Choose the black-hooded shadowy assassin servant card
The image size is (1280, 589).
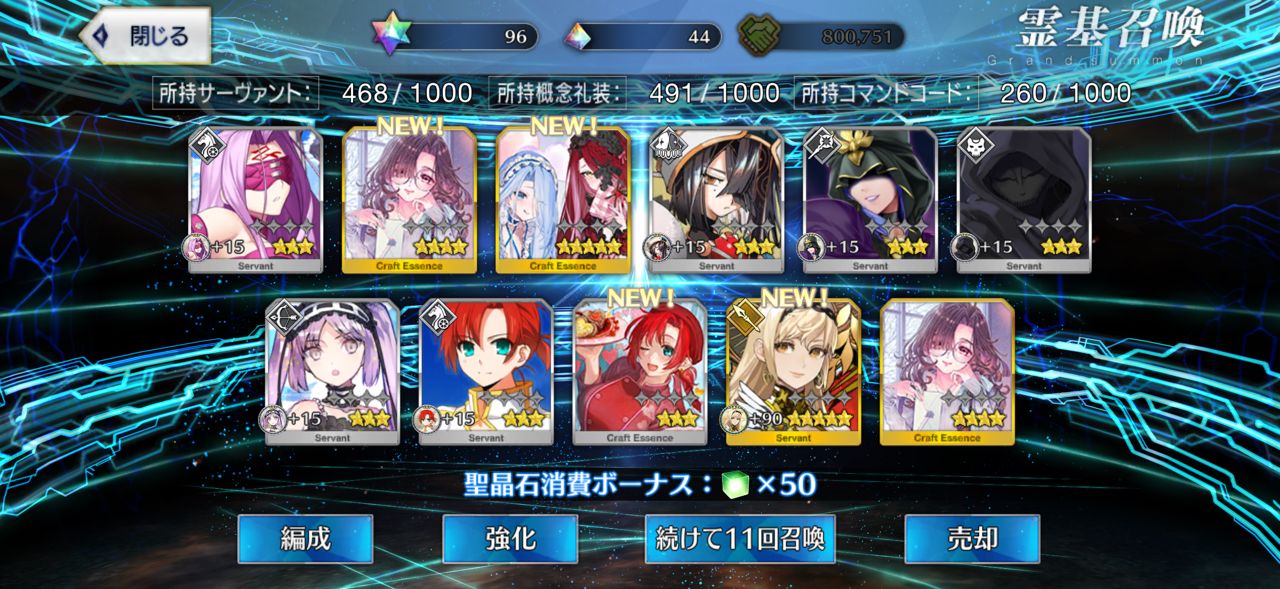1024,200
